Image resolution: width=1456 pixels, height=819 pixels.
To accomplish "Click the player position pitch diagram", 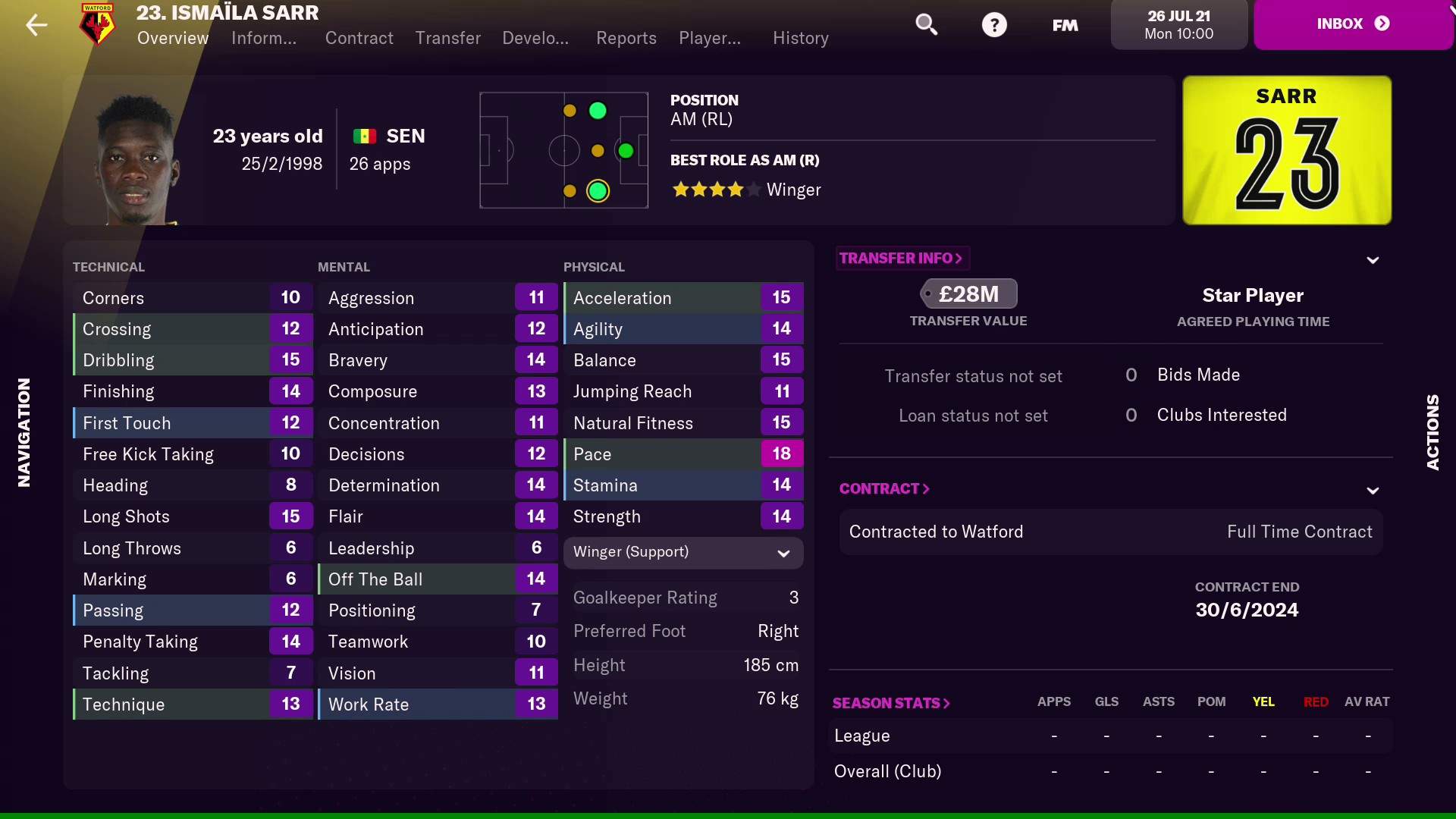I will (x=563, y=149).
